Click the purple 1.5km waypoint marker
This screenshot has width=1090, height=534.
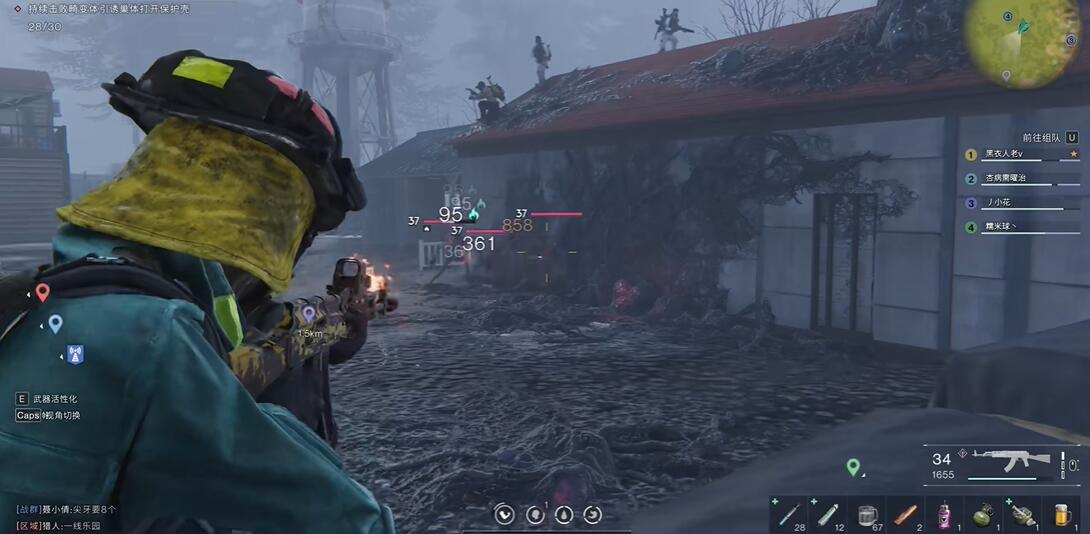309,315
